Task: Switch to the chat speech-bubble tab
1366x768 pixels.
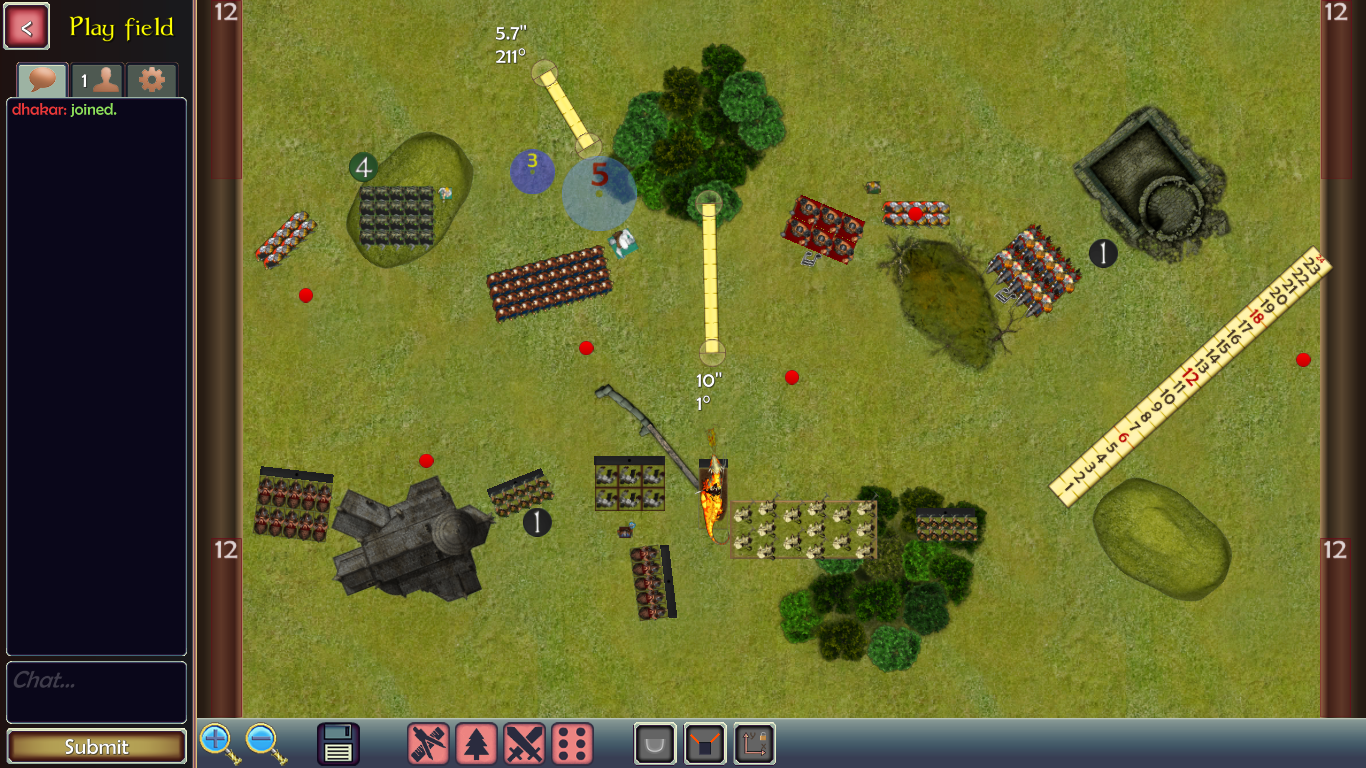Action: tap(42, 81)
